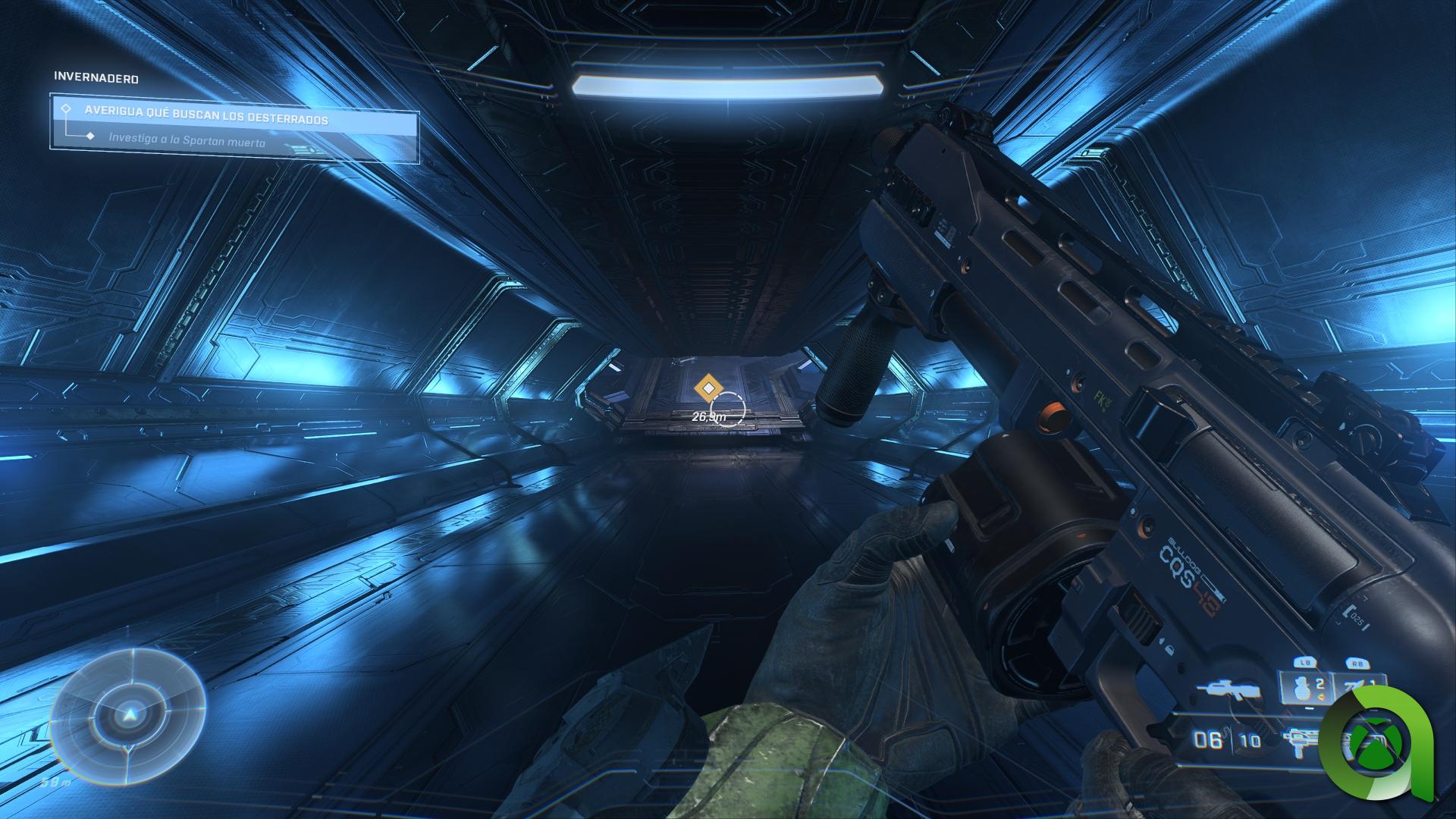
Task: Select the orange diamond objective waypoint marker
Action: tap(708, 389)
